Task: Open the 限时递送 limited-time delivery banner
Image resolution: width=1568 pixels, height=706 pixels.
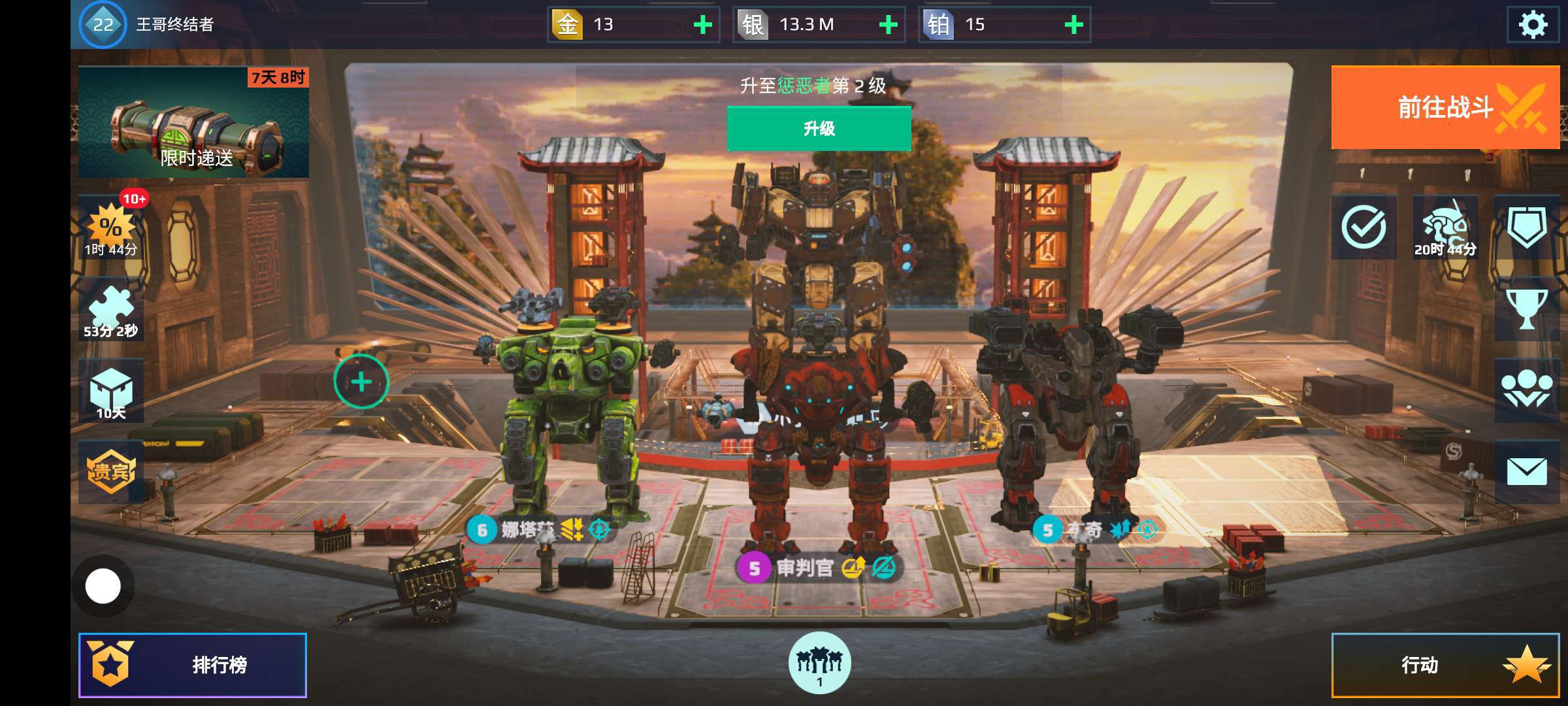Action: click(193, 122)
